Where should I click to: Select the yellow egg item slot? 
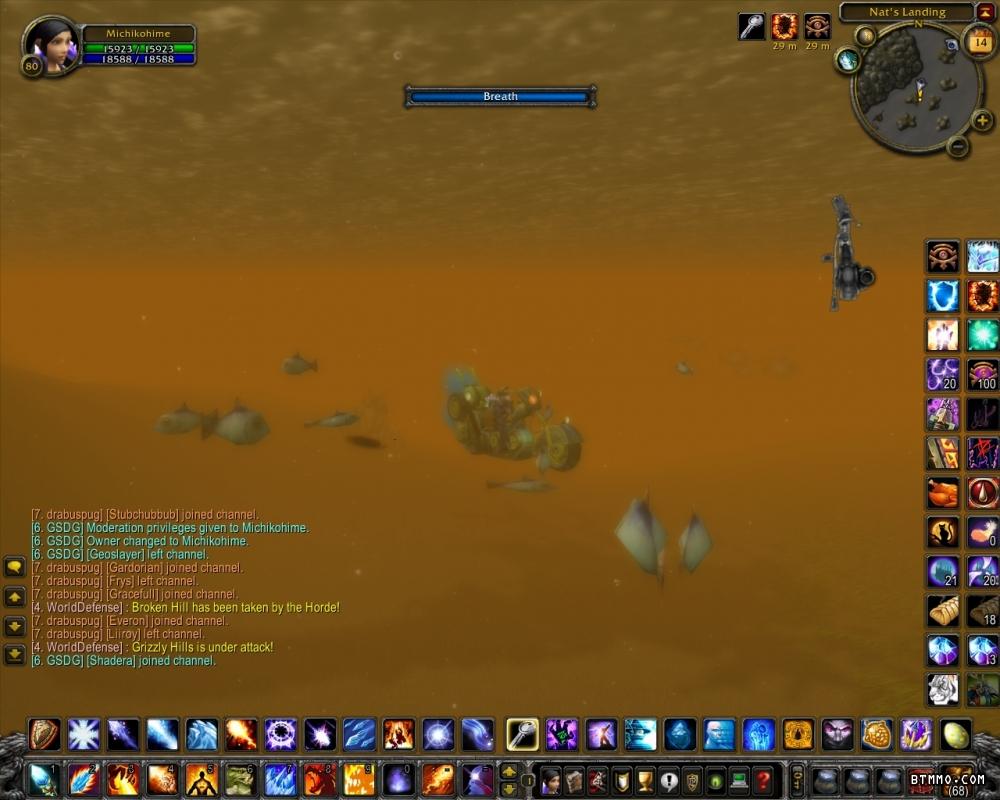tap(956, 734)
